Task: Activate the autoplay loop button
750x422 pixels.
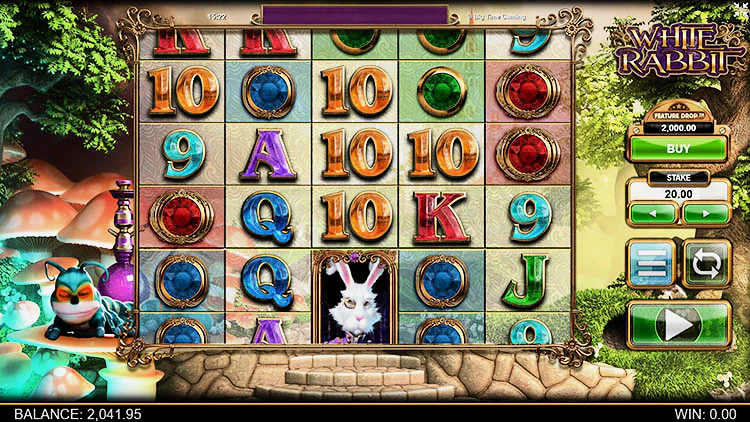Action: pos(706,264)
